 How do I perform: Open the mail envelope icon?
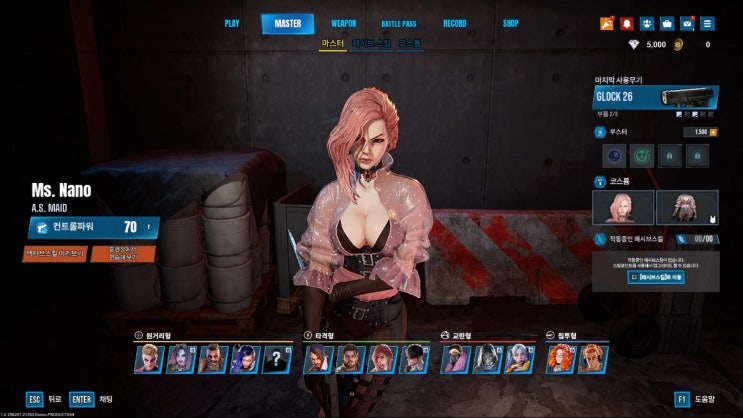[687, 23]
